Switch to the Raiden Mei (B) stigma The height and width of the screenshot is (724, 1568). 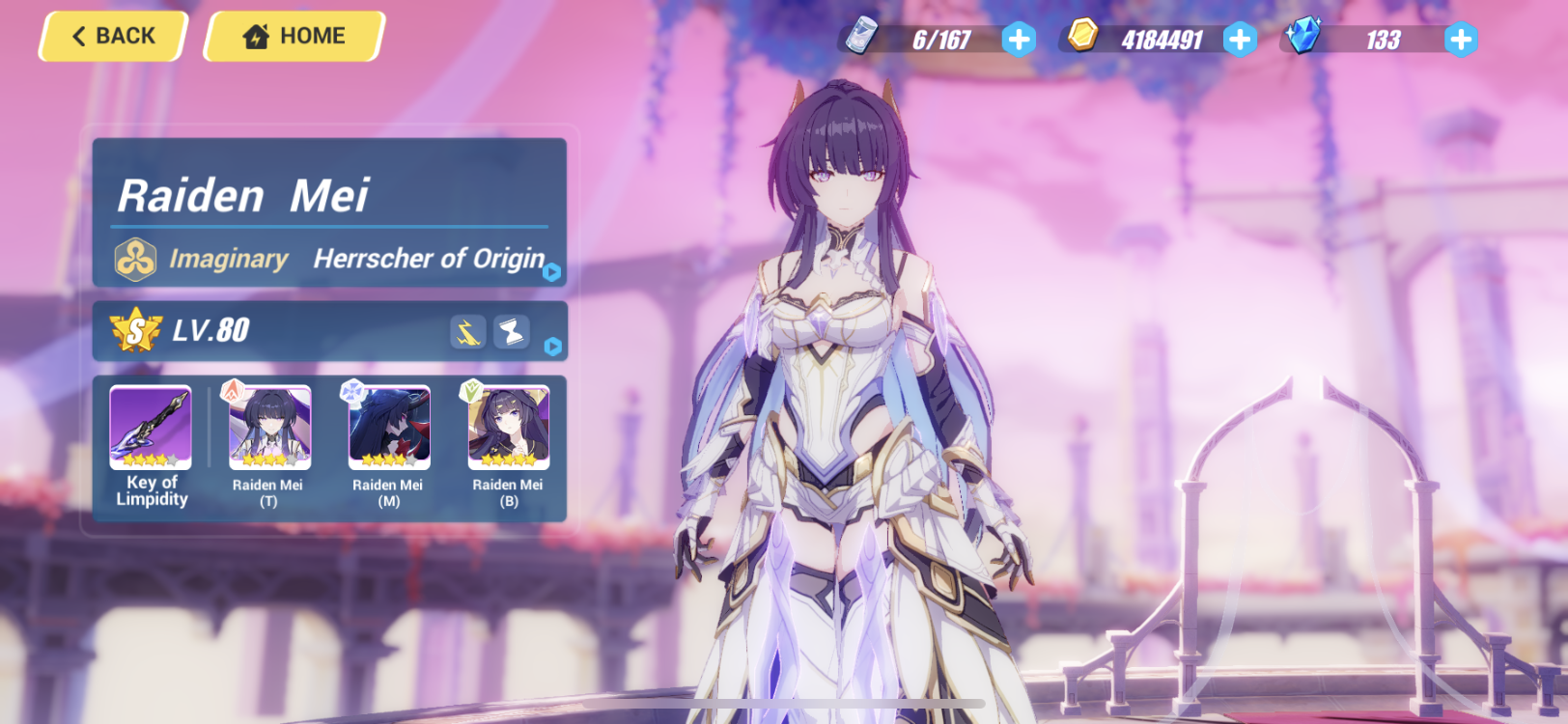coord(508,428)
